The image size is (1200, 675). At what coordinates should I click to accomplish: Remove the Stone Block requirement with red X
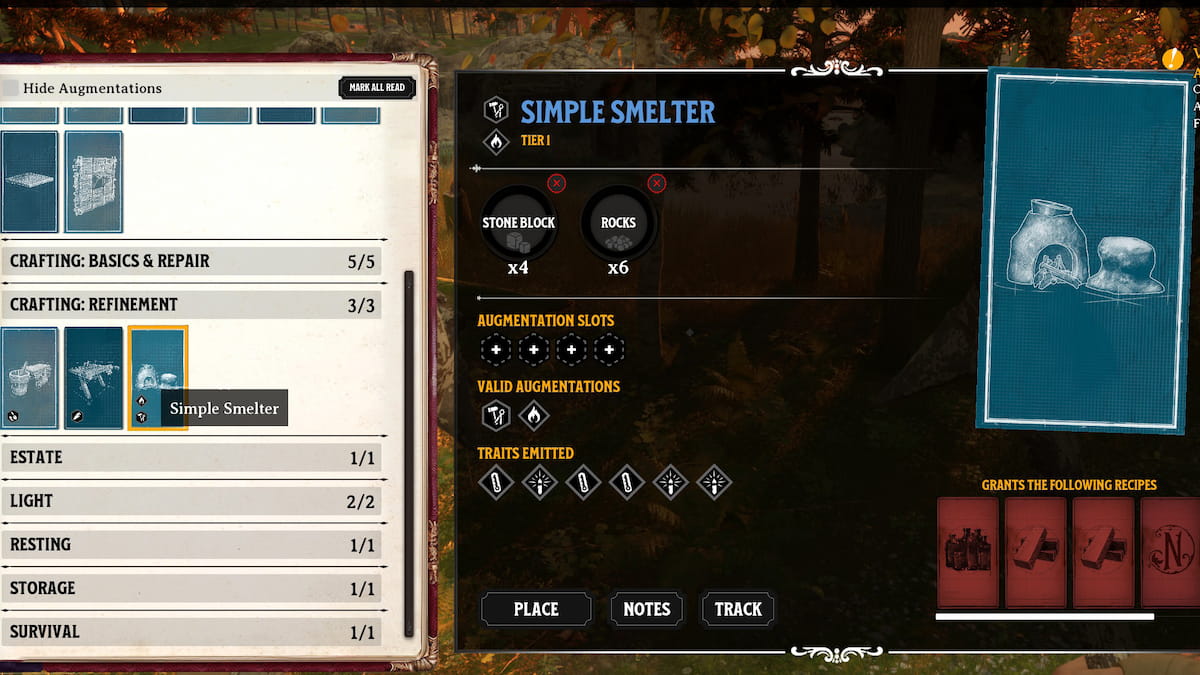[x=557, y=183]
